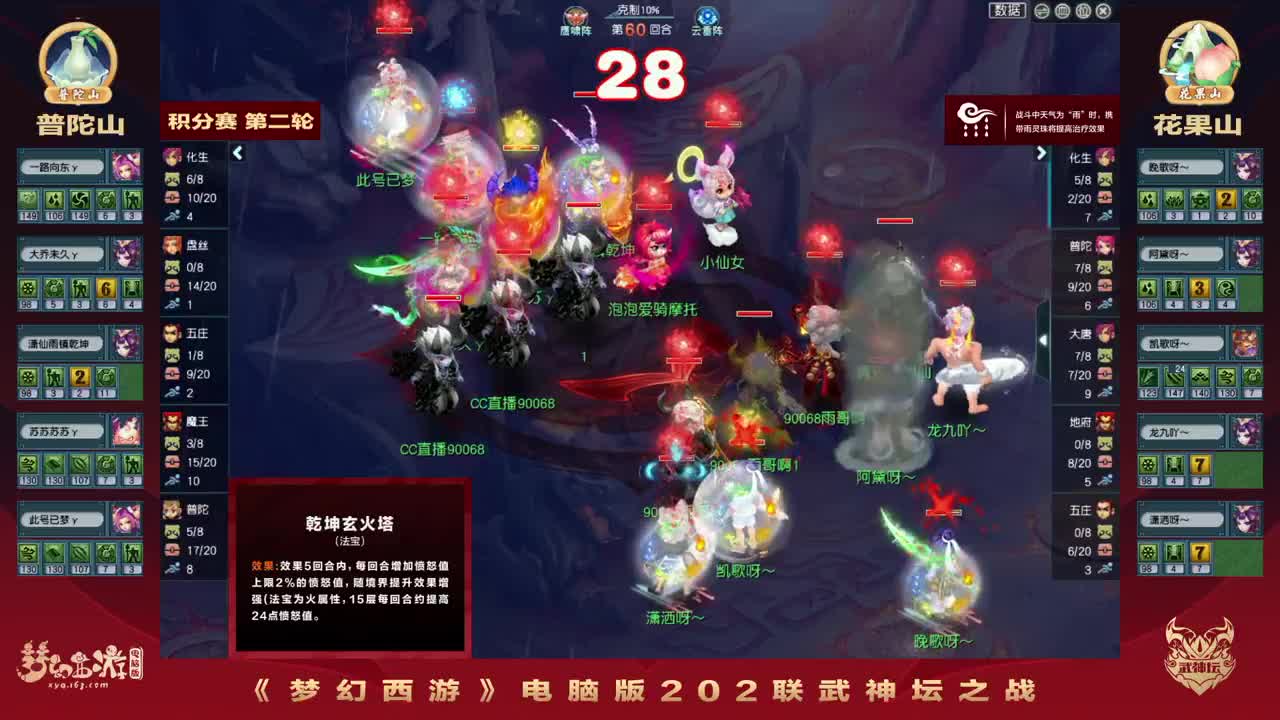
Task: Click the X circular icon in top toolbar
Action: tap(1104, 11)
